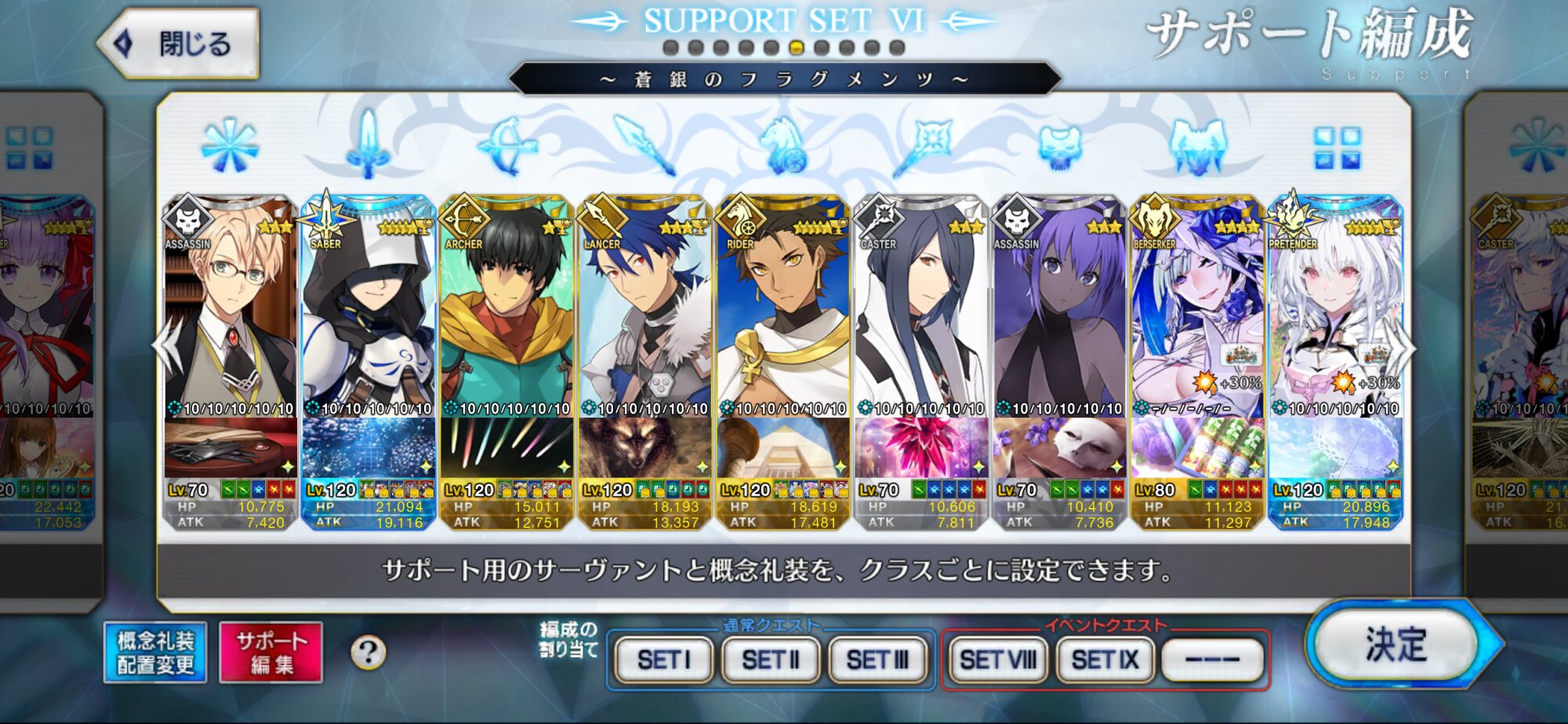Close the support setup with 閉じる button
1568x724 pixels.
(180, 43)
